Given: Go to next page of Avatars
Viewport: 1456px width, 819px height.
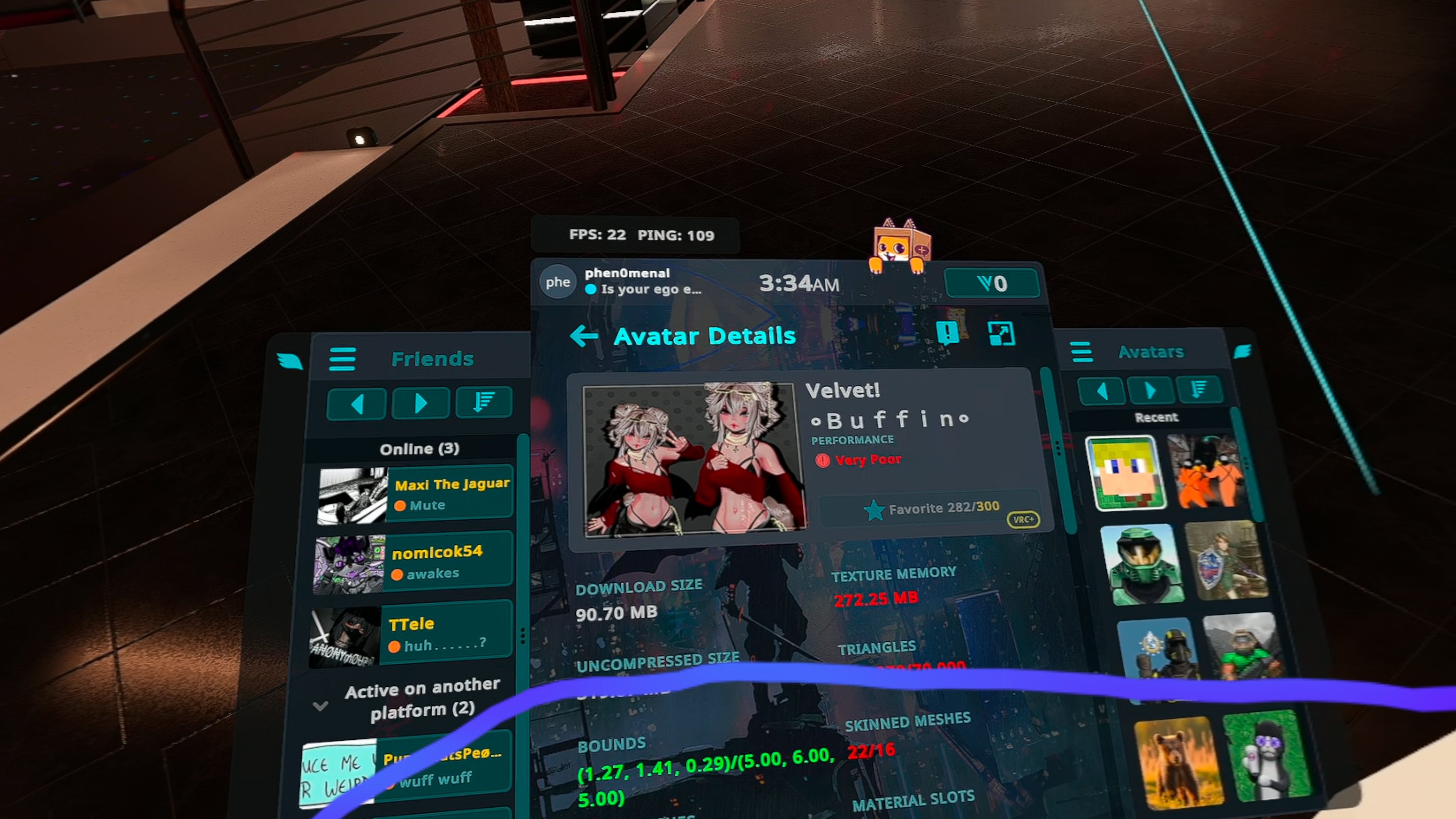Looking at the screenshot, I should coord(1150,390).
